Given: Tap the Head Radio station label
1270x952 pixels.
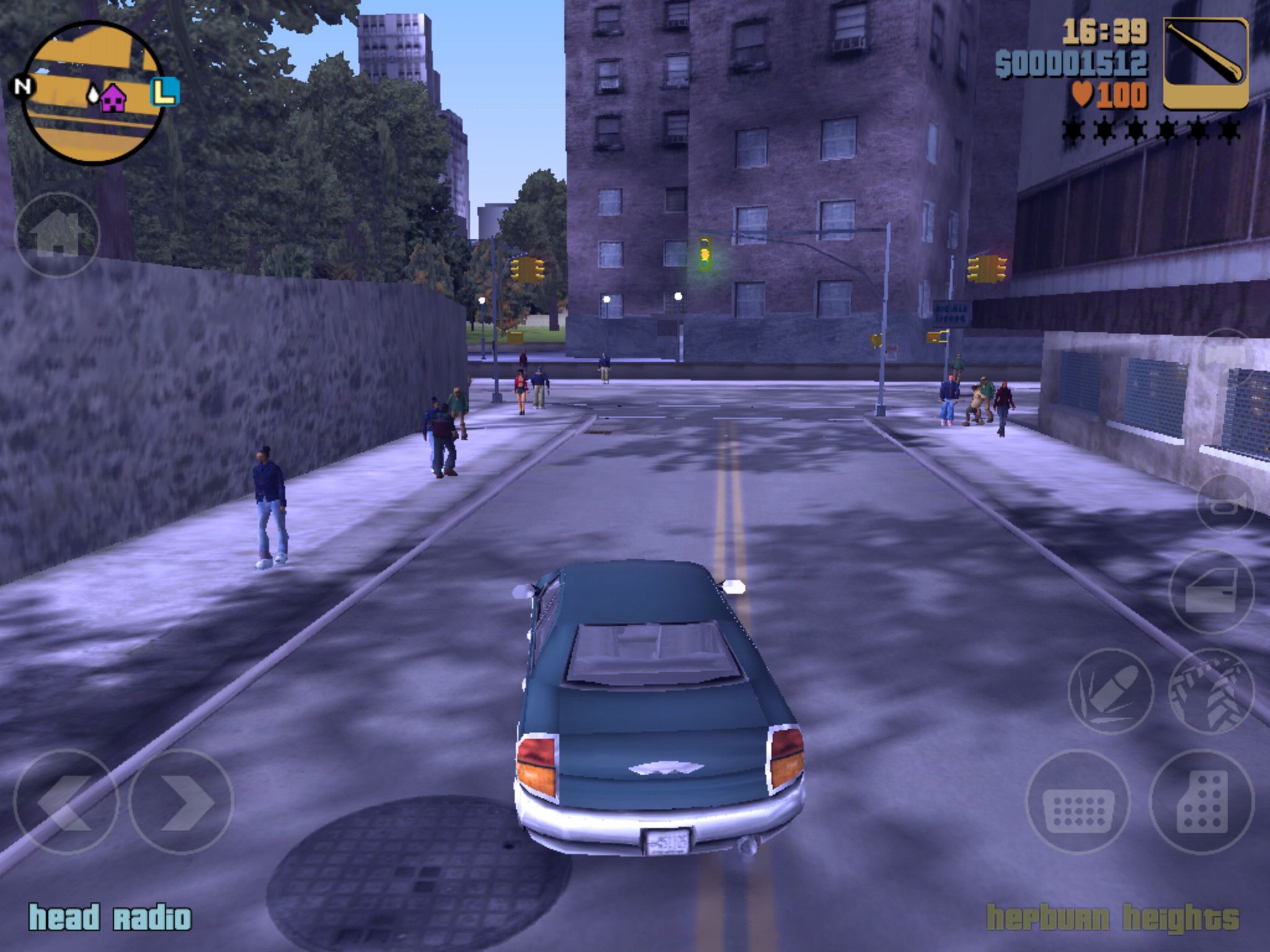Looking at the screenshot, I should [x=110, y=918].
